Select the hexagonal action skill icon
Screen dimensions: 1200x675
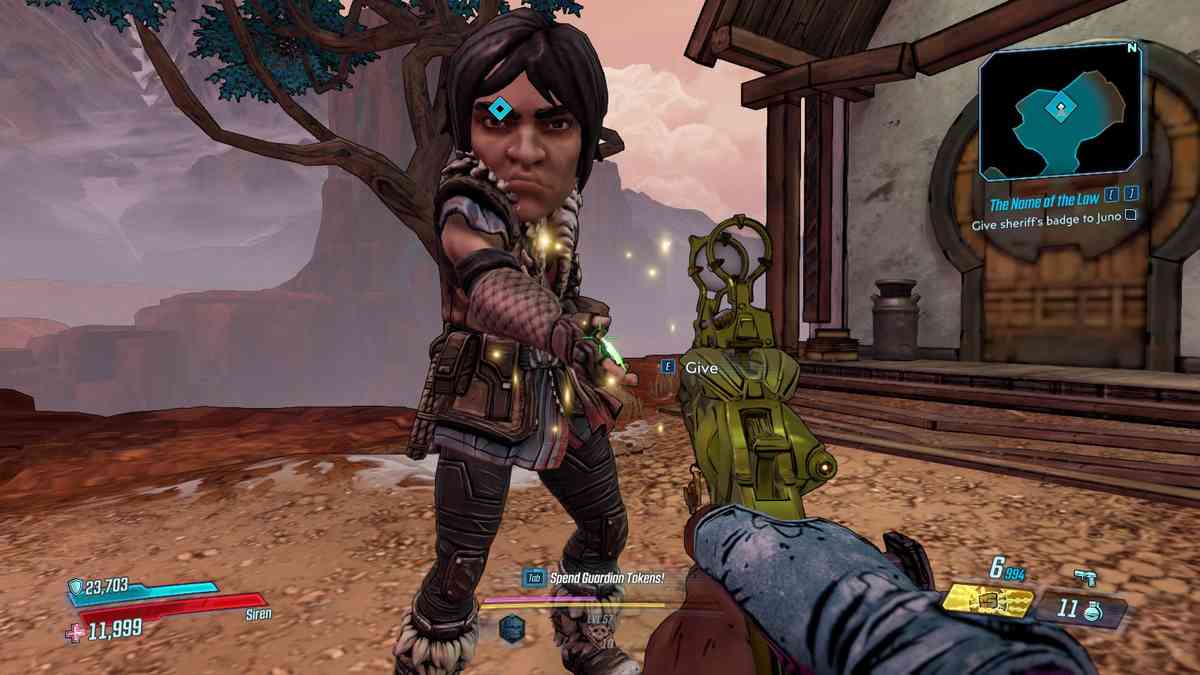click(512, 627)
